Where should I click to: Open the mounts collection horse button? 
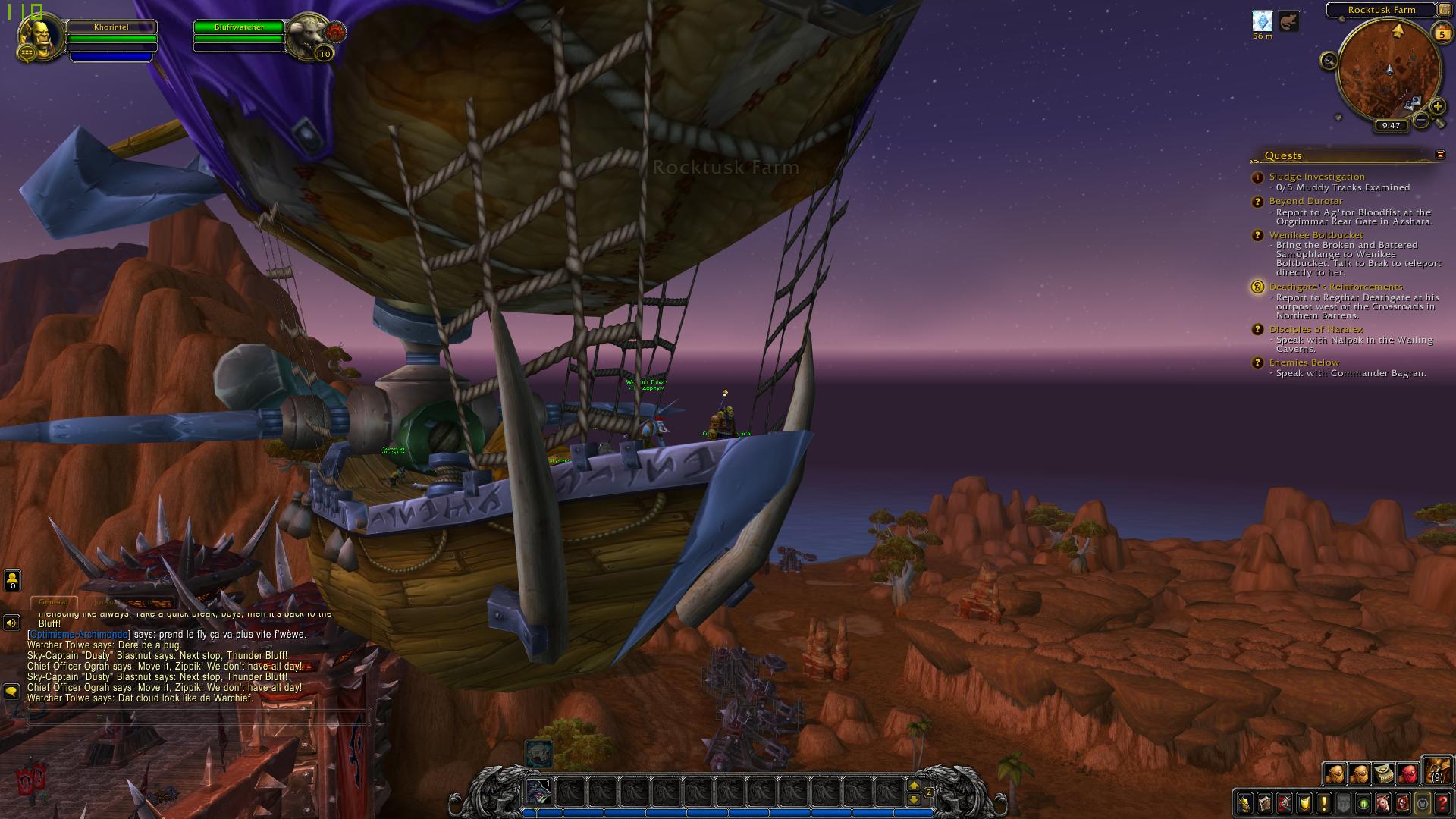click(1383, 803)
